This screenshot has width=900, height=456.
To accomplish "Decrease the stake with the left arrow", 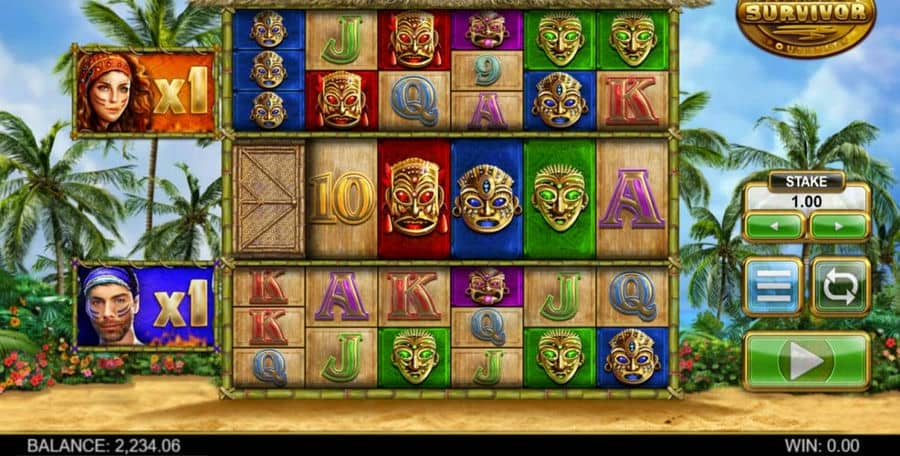I will (x=773, y=226).
